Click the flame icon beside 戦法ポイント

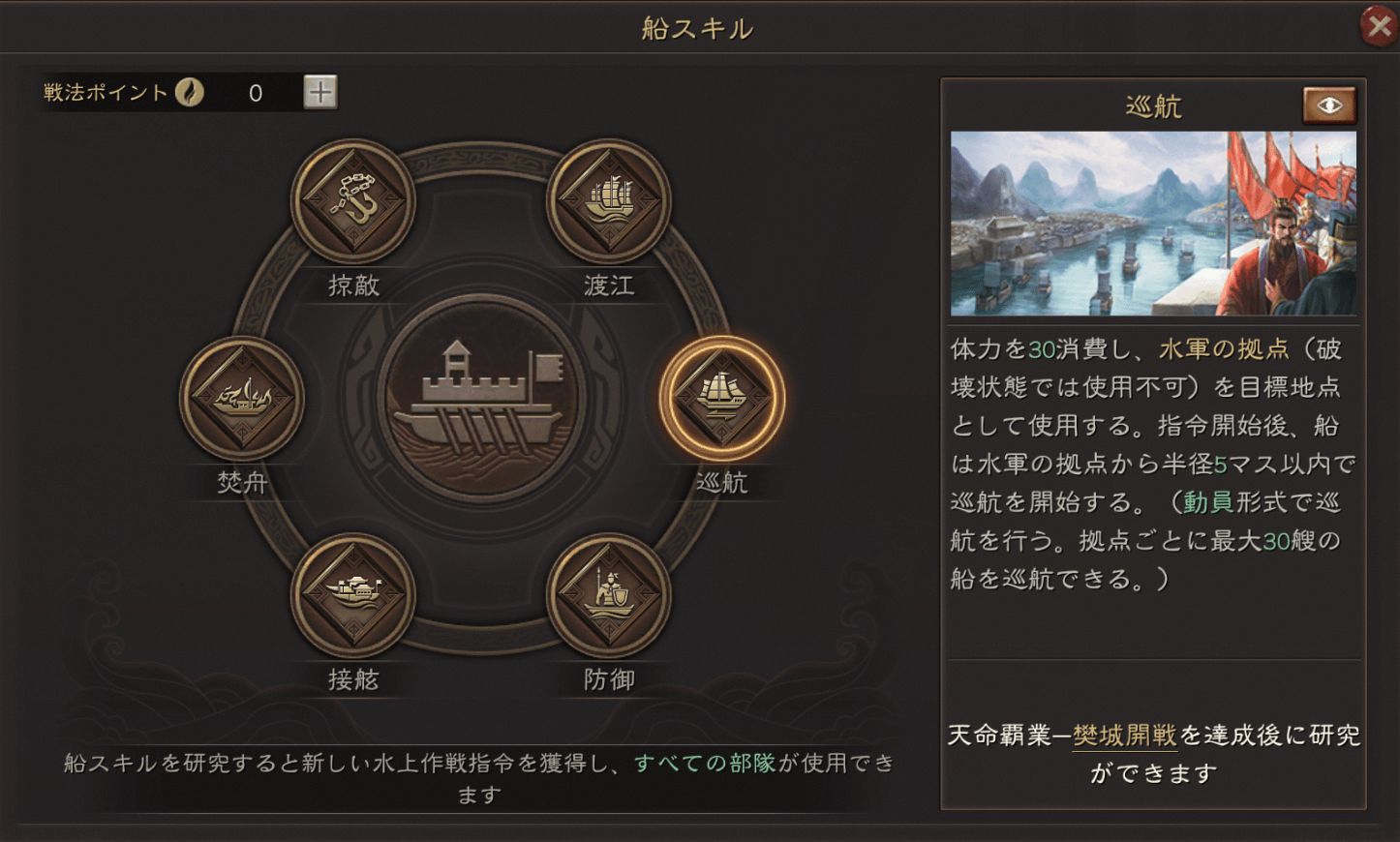[192, 92]
